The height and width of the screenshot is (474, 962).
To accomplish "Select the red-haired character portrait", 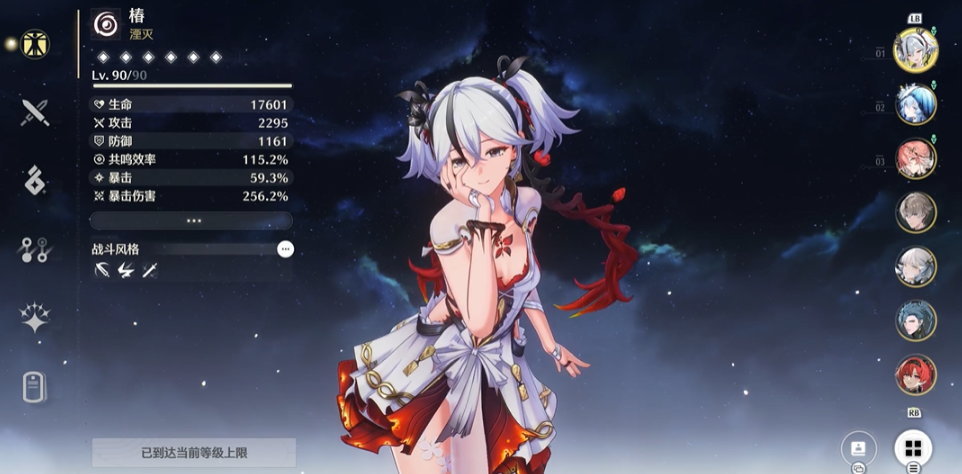I will click(x=915, y=375).
